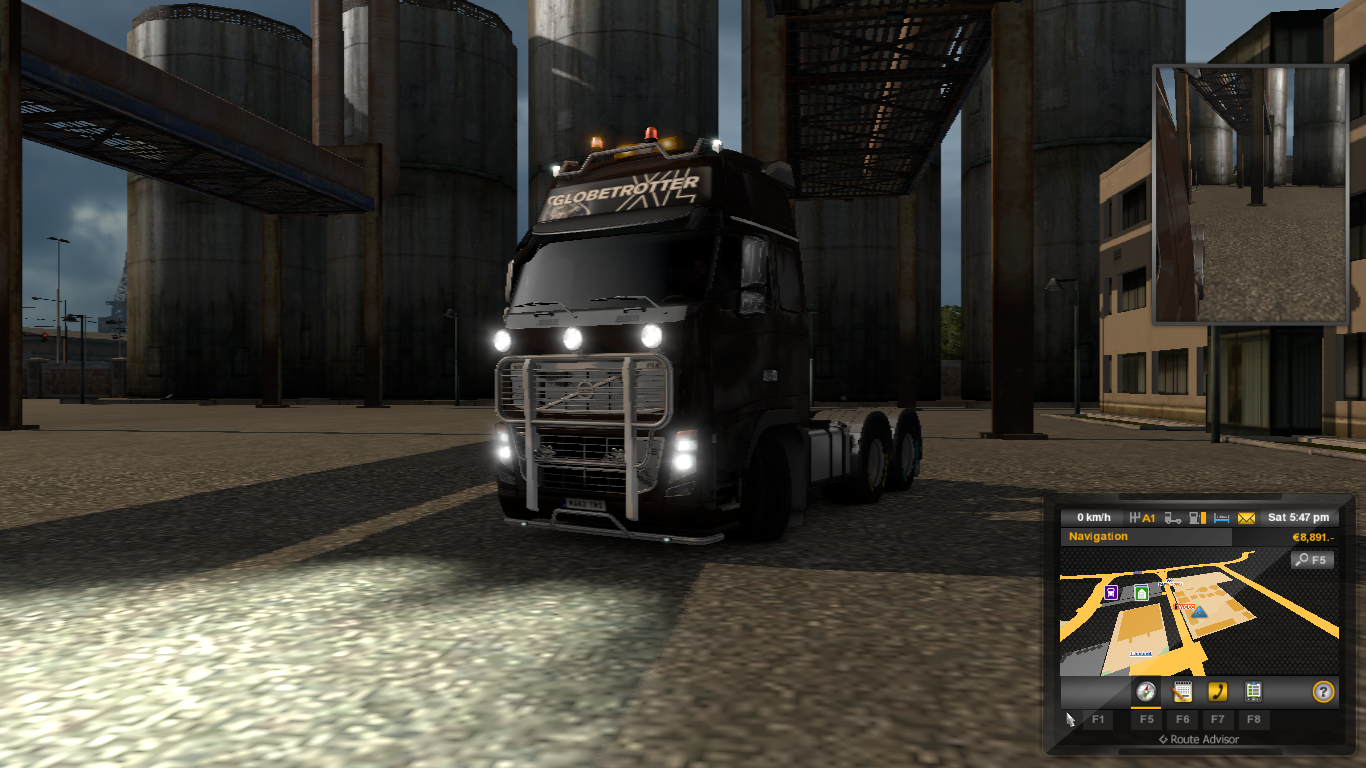Click the phone assistance icon

click(x=1218, y=692)
